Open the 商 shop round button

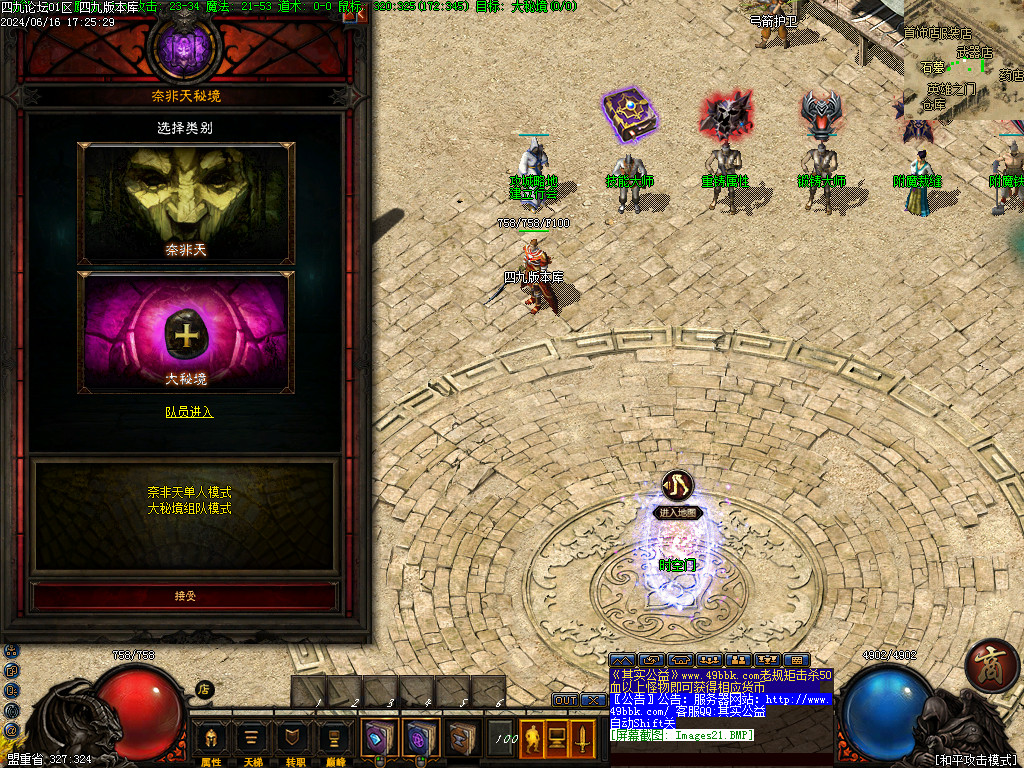click(992, 667)
